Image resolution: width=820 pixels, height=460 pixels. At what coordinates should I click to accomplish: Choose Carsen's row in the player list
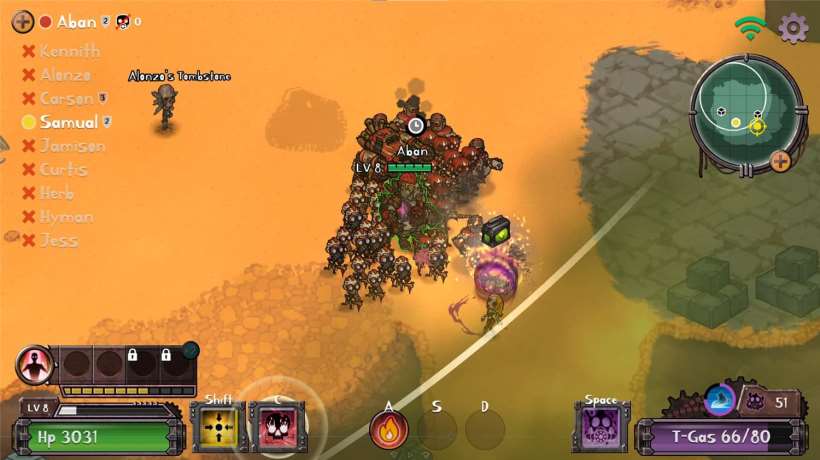(66, 98)
